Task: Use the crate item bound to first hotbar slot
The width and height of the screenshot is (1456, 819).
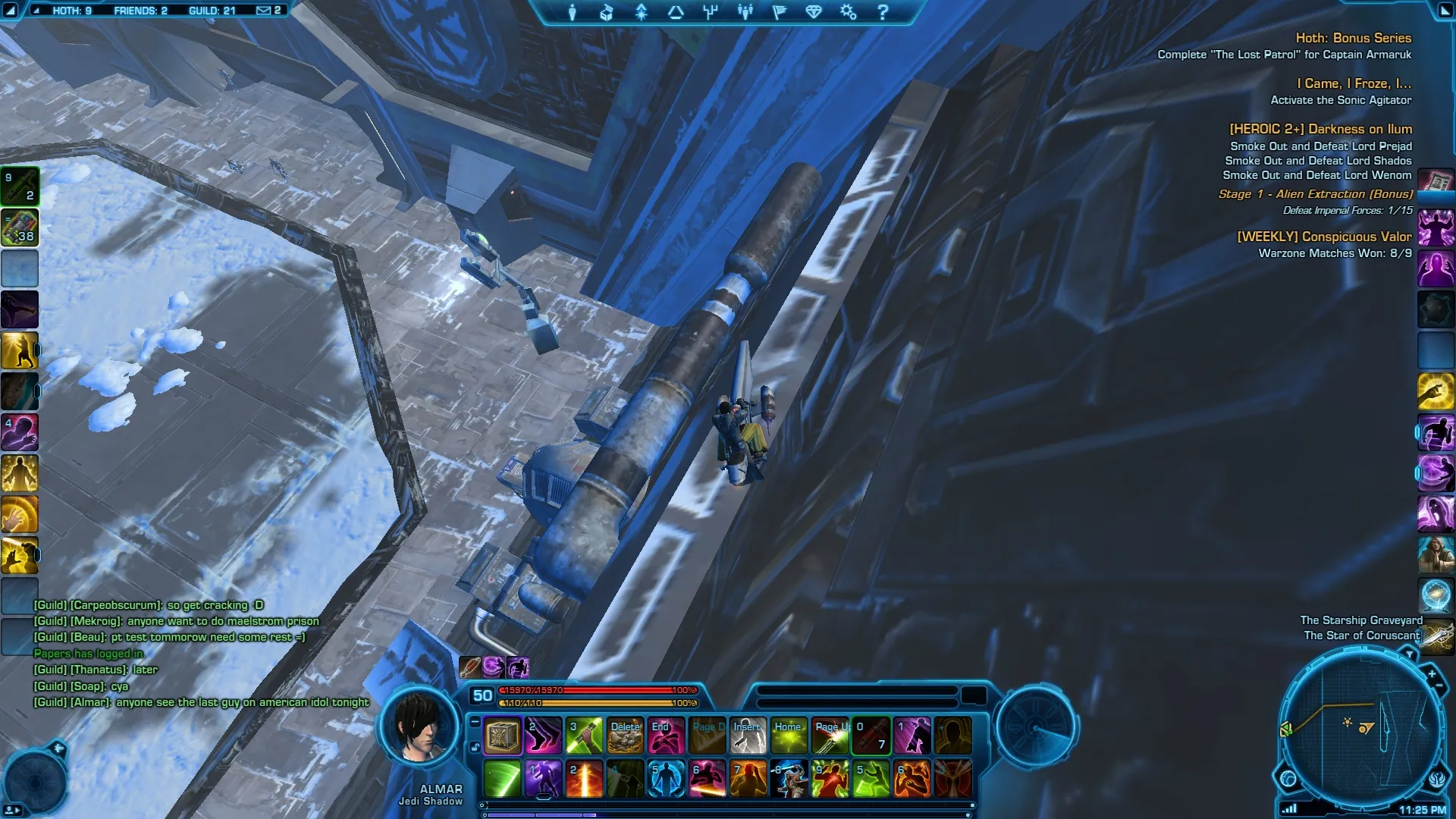Action: 502,736
